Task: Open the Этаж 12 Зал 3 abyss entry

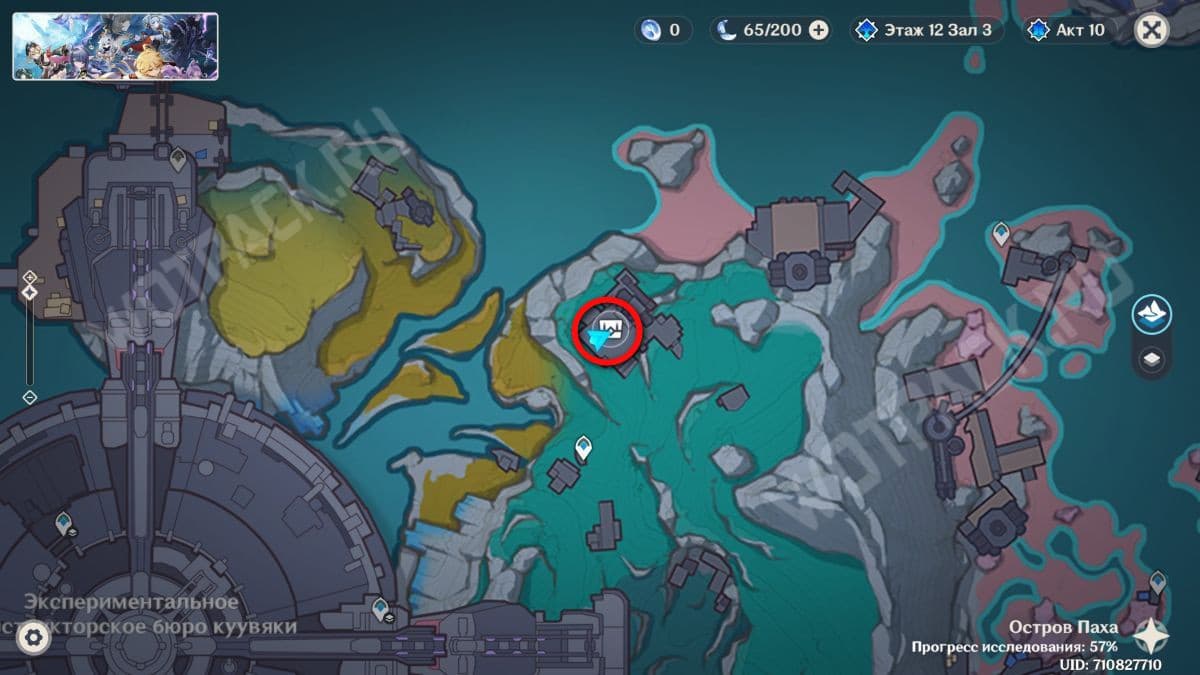Action: pyautogui.click(x=926, y=30)
